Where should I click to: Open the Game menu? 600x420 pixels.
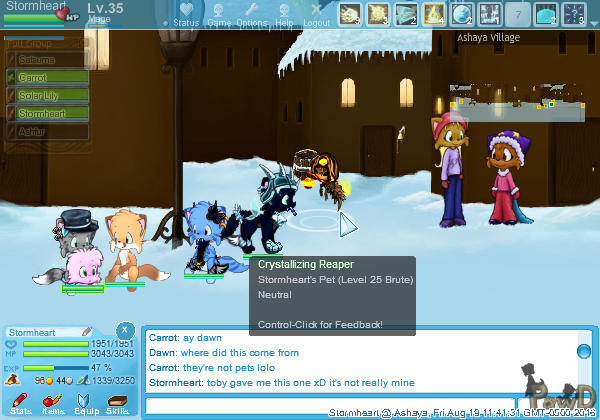(x=218, y=14)
